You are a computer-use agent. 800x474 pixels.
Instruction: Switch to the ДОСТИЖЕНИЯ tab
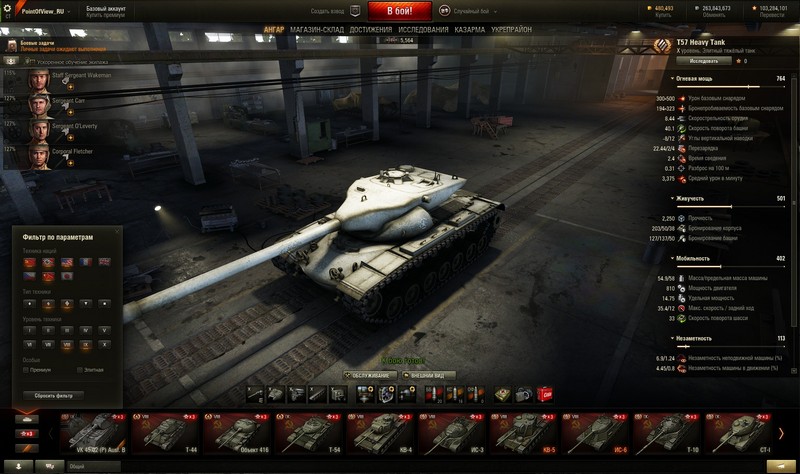370,30
